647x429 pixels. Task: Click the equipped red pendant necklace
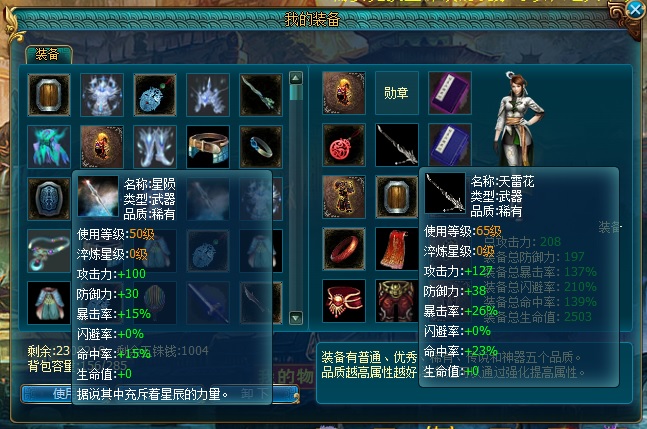(343, 145)
